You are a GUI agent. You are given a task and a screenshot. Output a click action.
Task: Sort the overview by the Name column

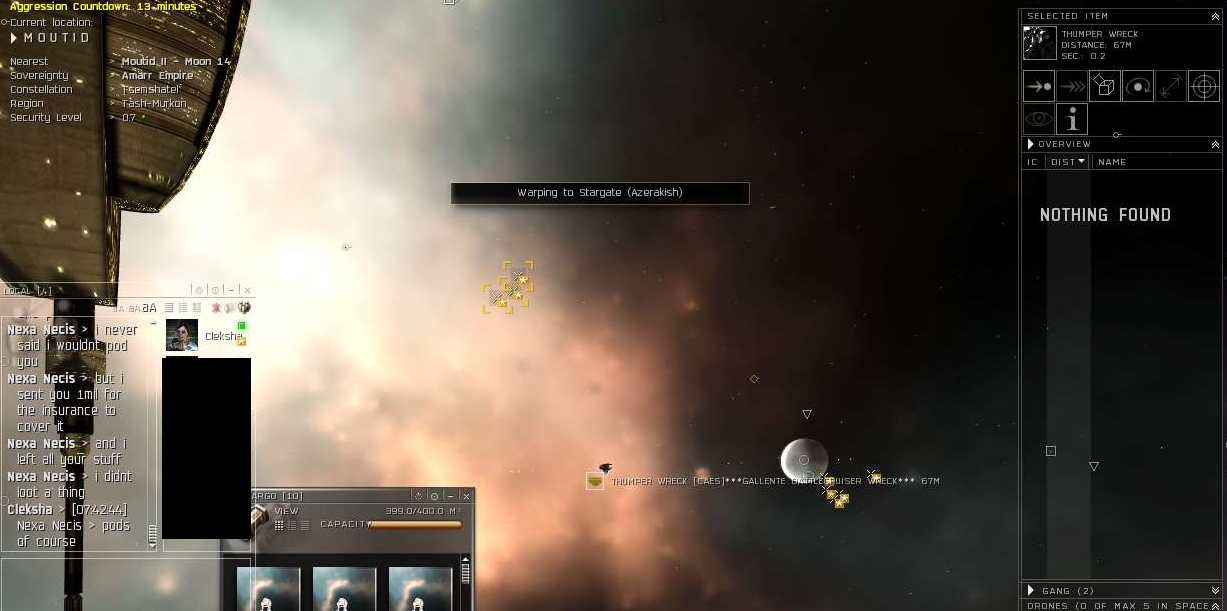(1112, 162)
